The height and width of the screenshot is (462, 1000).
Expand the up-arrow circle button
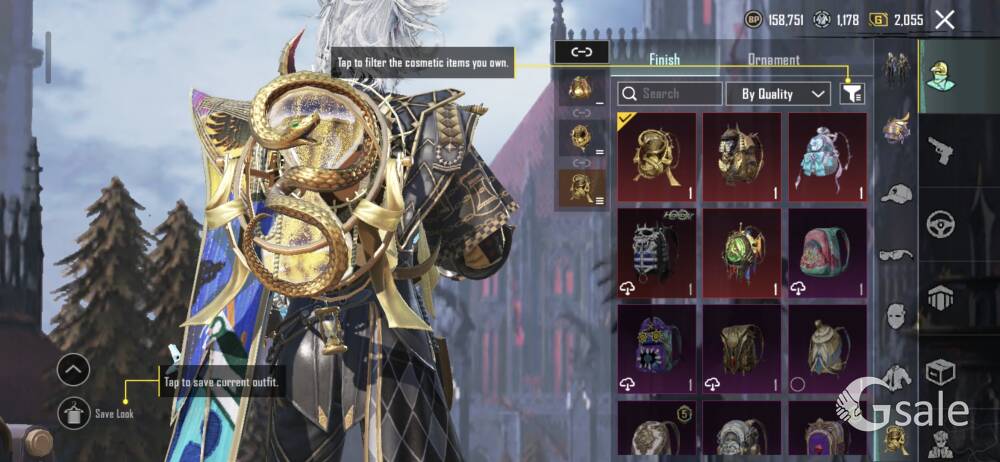[x=74, y=370]
